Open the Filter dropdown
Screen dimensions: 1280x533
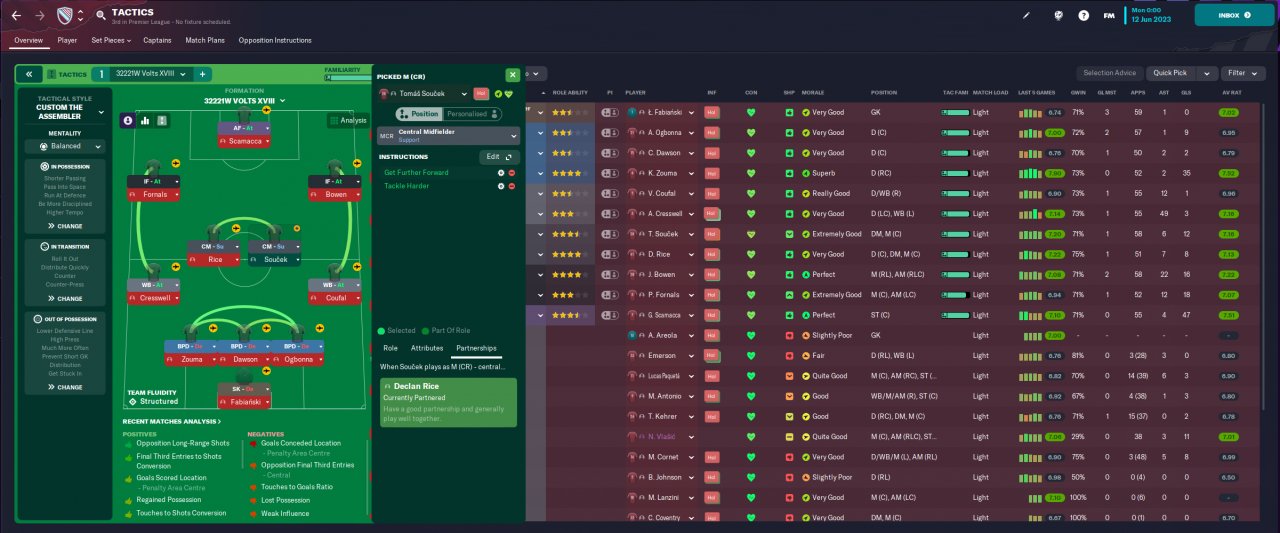(1242, 73)
